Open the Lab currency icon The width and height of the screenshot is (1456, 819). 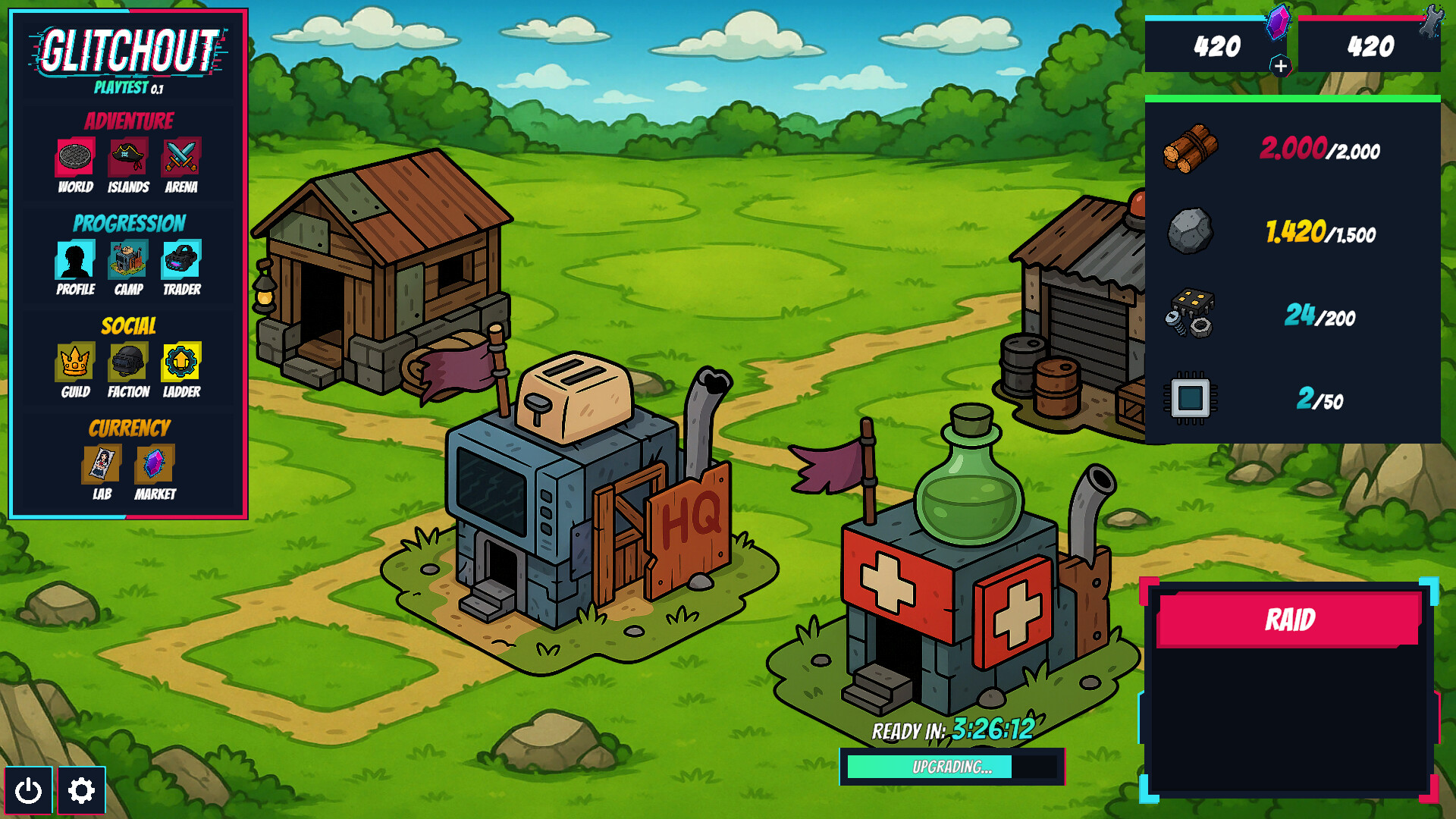pyautogui.click(x=101, y=465)
